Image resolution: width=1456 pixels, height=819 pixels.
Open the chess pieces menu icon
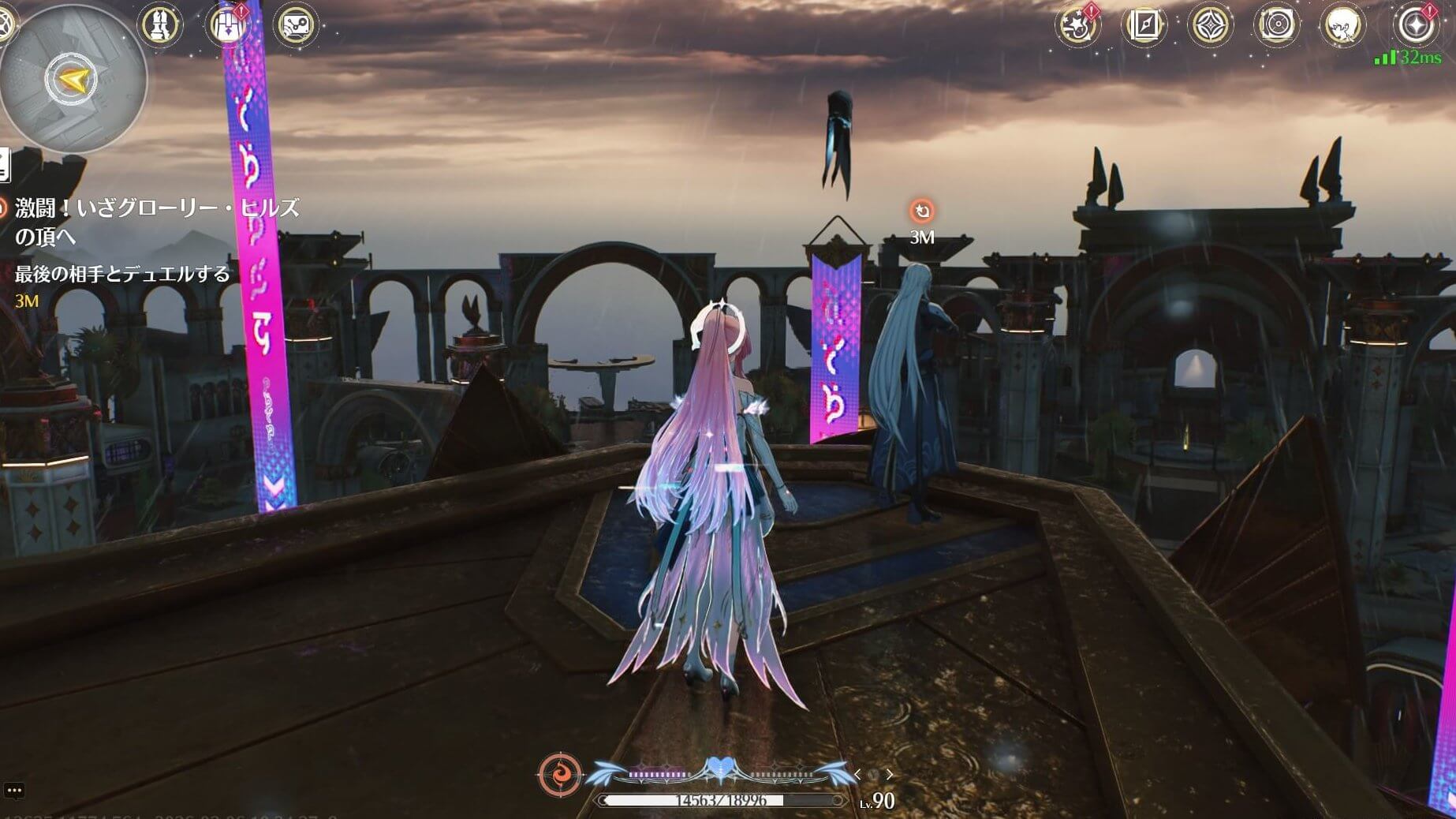pyautogui.click(x=161, y=24)
